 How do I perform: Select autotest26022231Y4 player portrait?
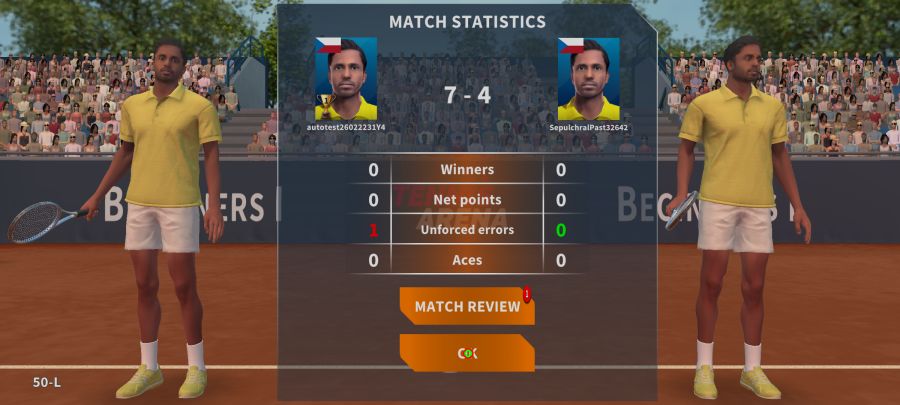pyautogui.click(x=346, y=79)
